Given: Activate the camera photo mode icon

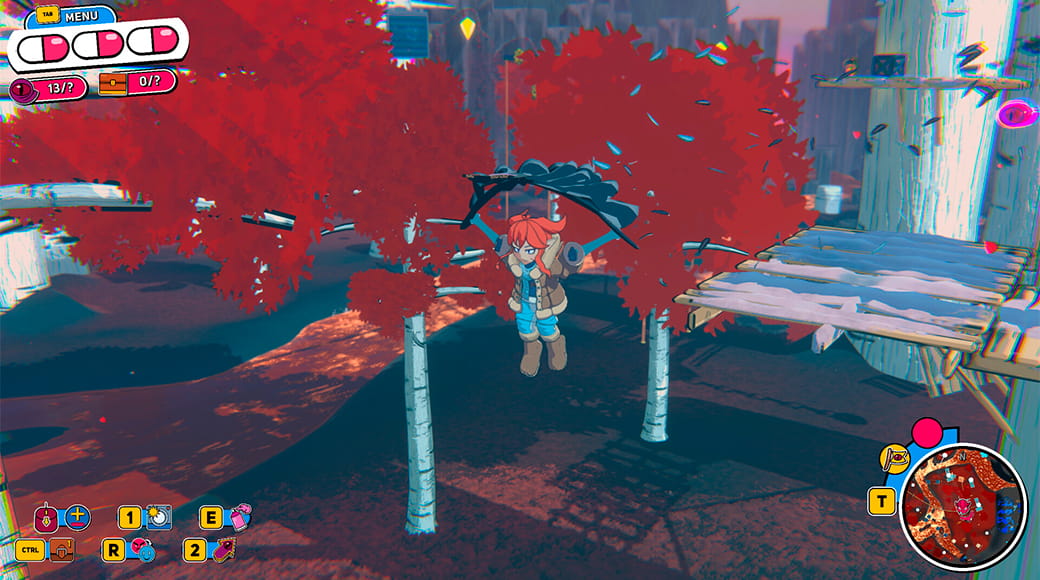Looking at the screenshot, I should tap(159, 517).
